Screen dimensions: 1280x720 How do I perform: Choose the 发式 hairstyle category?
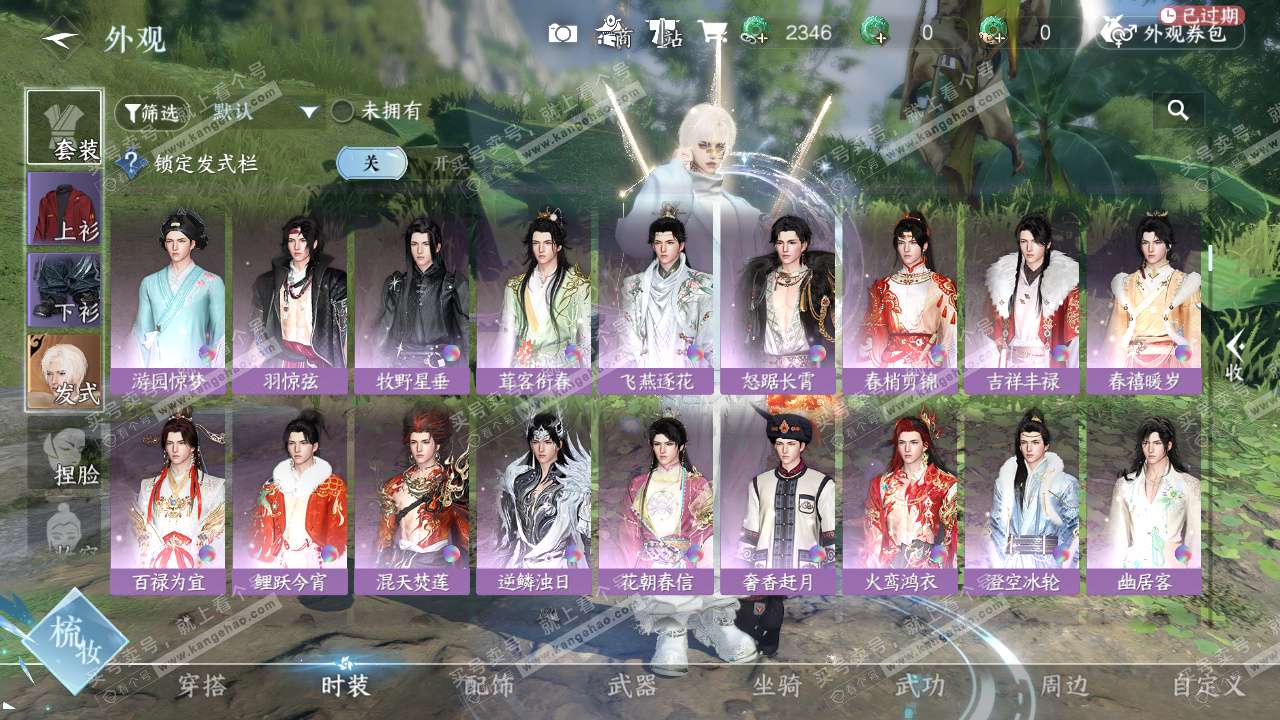pos(65,371)
